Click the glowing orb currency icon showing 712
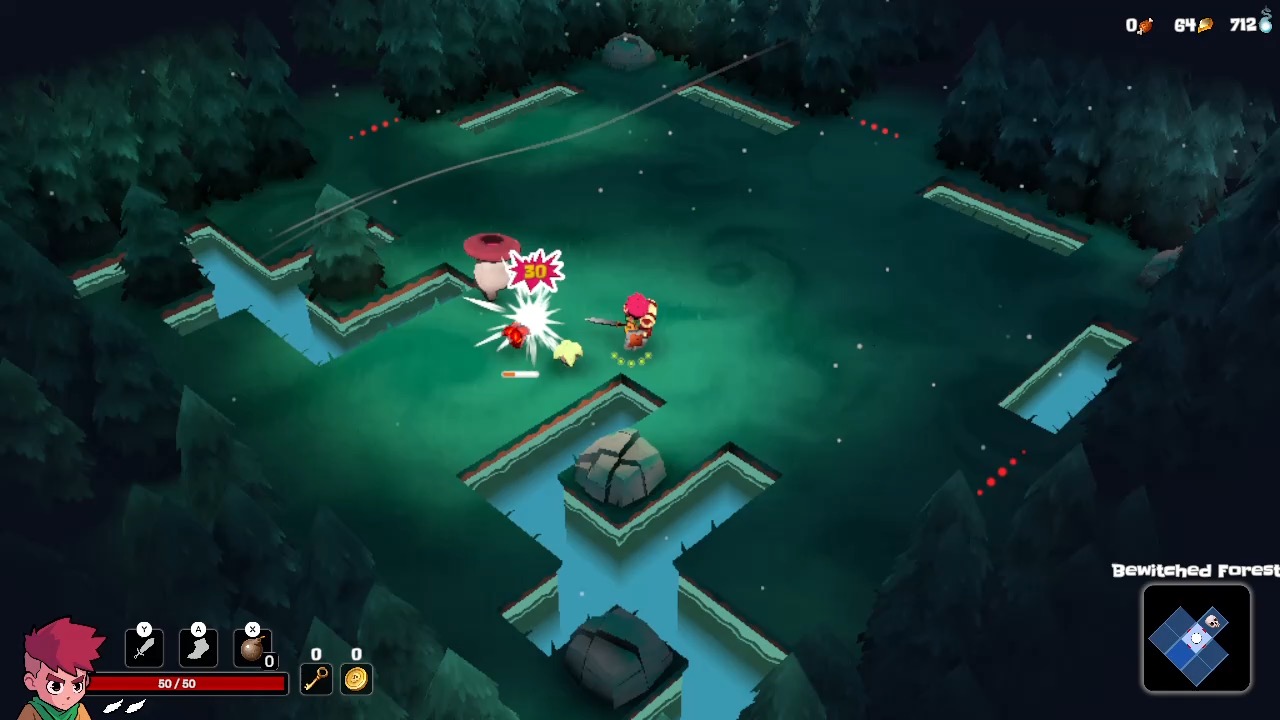Viewport: 1280px width, 720px height. point(1264,25)
